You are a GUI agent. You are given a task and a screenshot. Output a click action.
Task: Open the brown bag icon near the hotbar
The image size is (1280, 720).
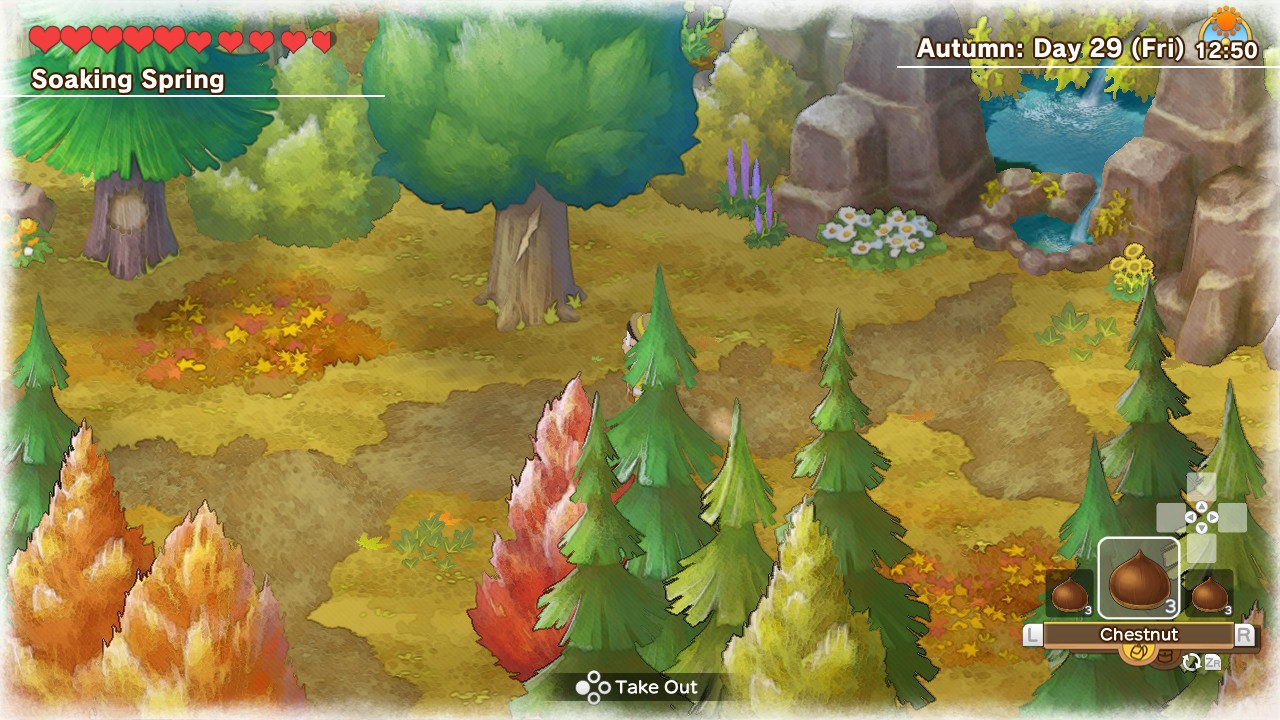(1165, 655)
